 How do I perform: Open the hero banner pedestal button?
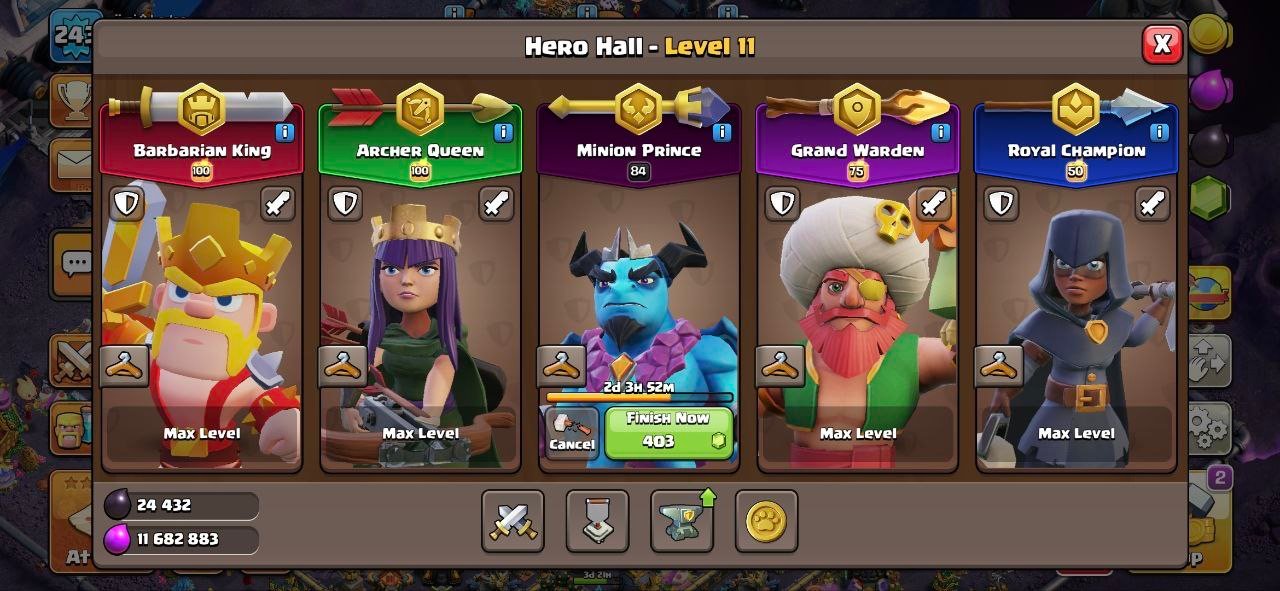click(x=597, y=521)
